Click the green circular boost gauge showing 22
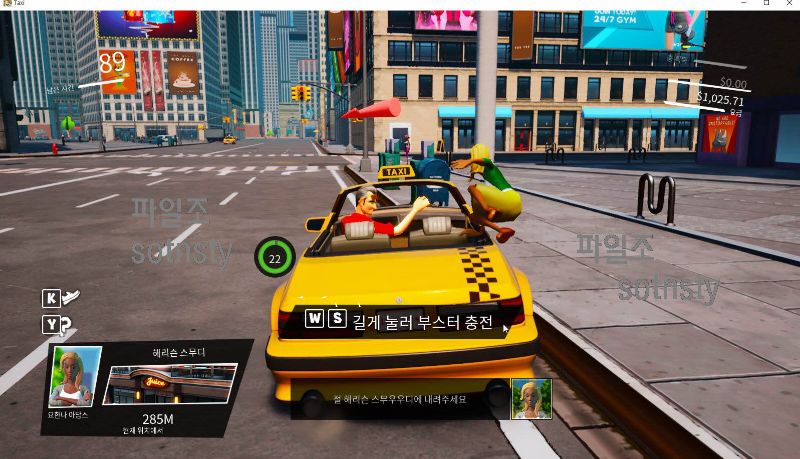 [x=274, y=257]
